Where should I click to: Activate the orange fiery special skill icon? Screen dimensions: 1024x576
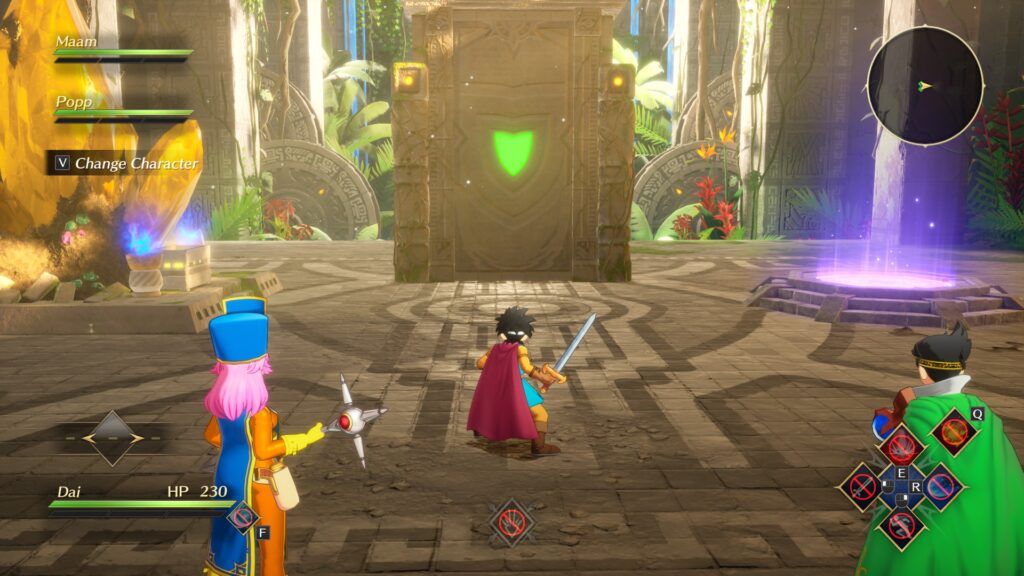pos(955,432)
